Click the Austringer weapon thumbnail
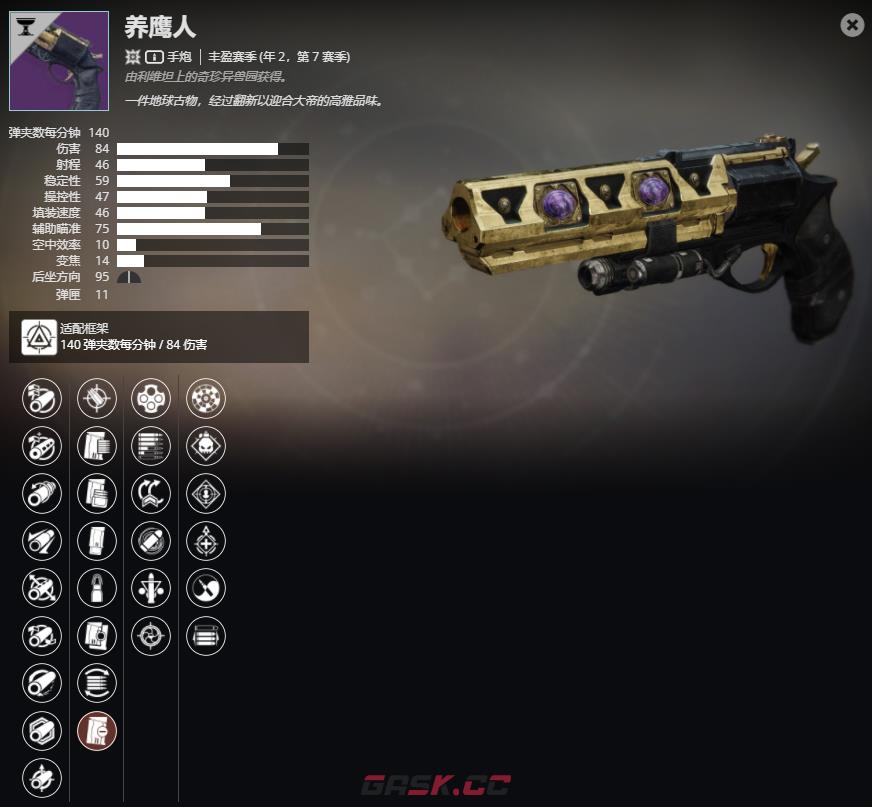This screenshot has height=807, width=872. [59, 60]
